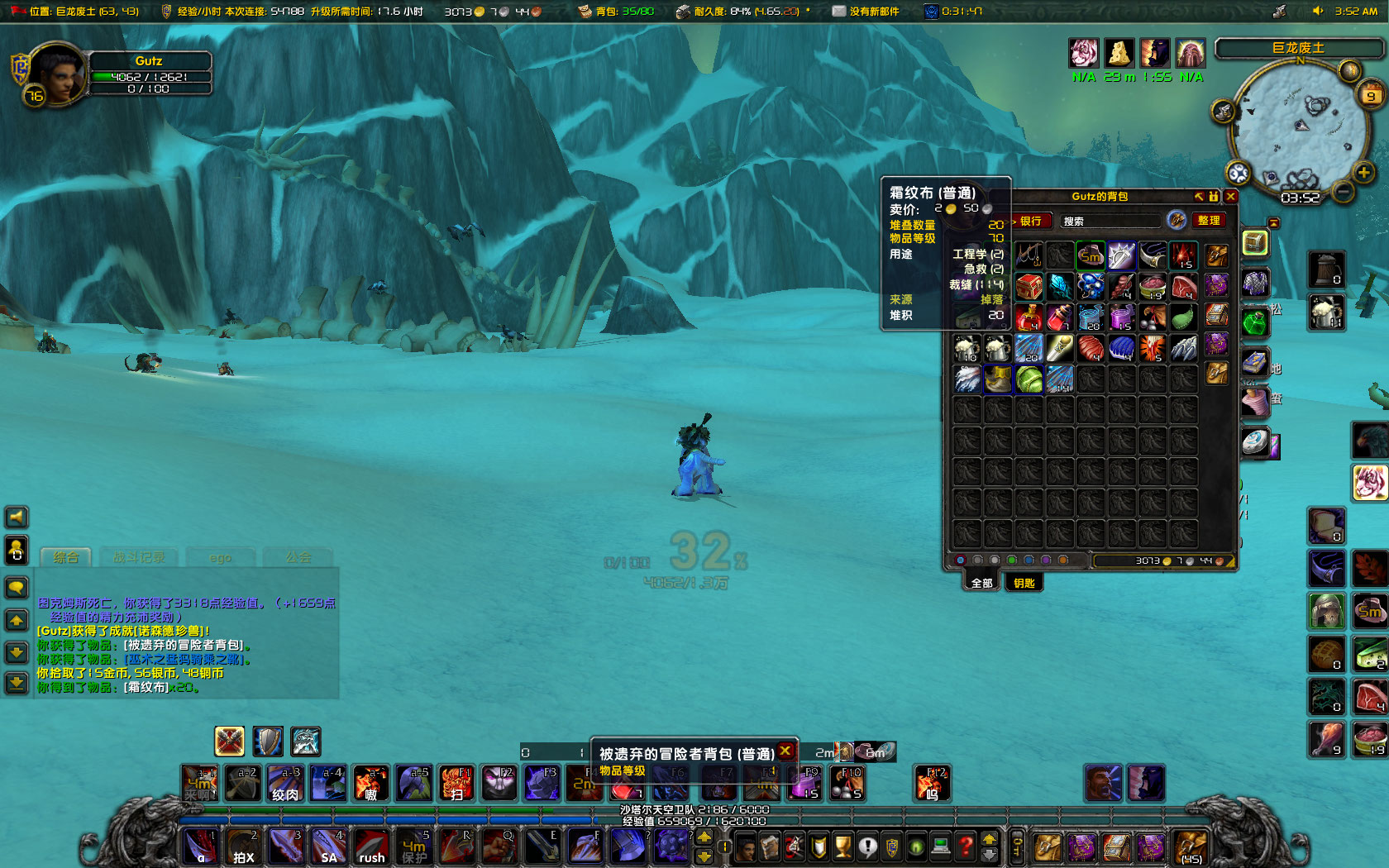Close Gutz's bag window

pyautogui.click(x=1231, y=197)
